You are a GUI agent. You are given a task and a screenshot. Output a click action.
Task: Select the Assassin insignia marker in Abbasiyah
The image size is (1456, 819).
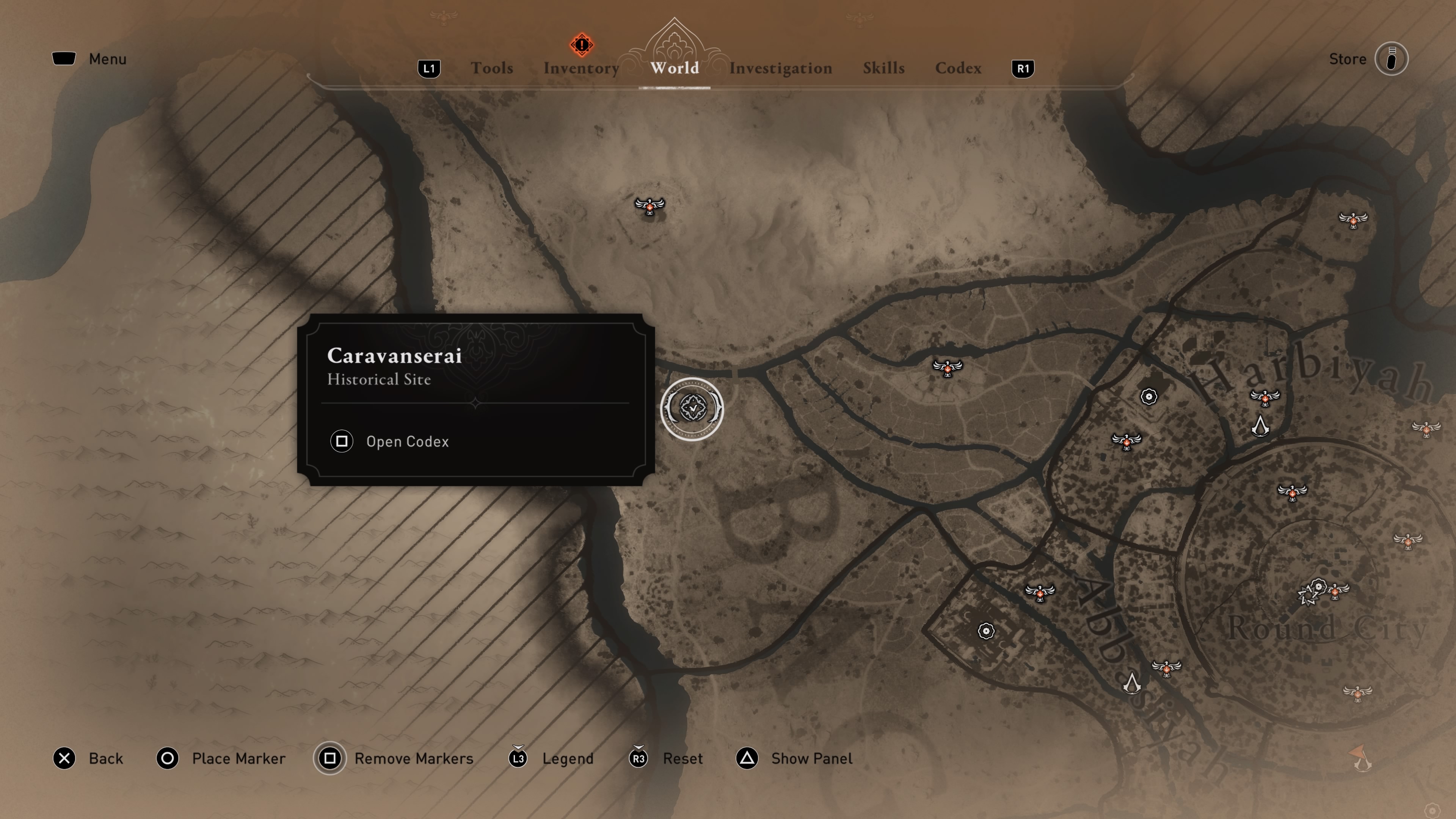[1131, 683]
